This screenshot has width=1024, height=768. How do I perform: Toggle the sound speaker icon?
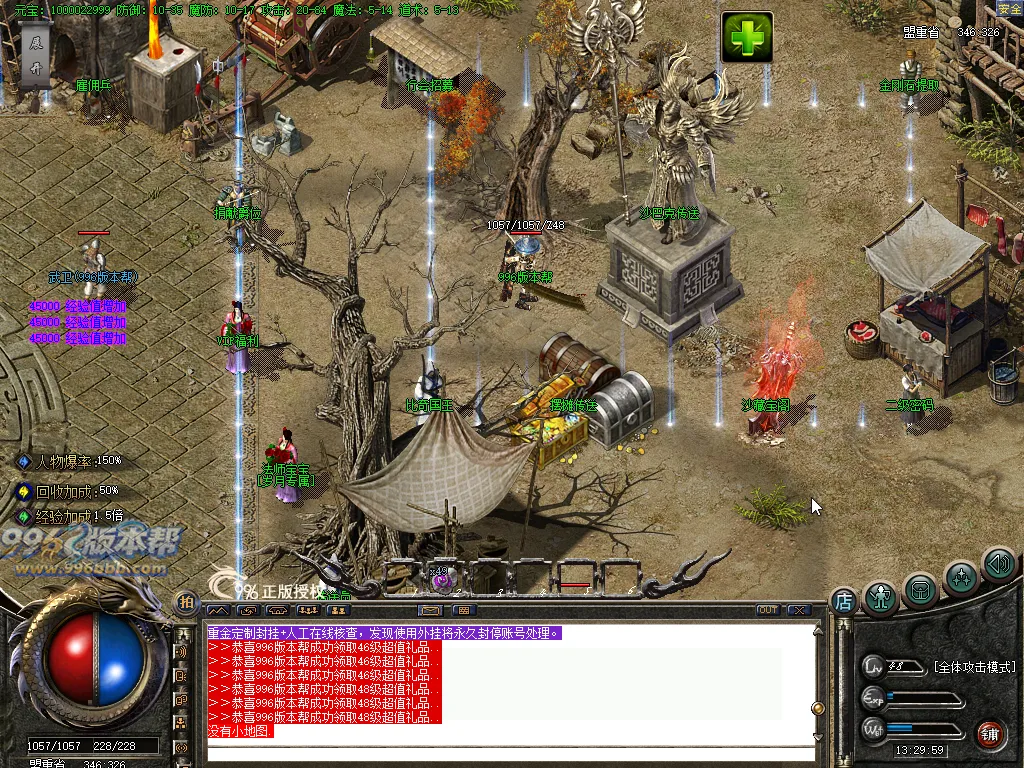coord(998,564)
